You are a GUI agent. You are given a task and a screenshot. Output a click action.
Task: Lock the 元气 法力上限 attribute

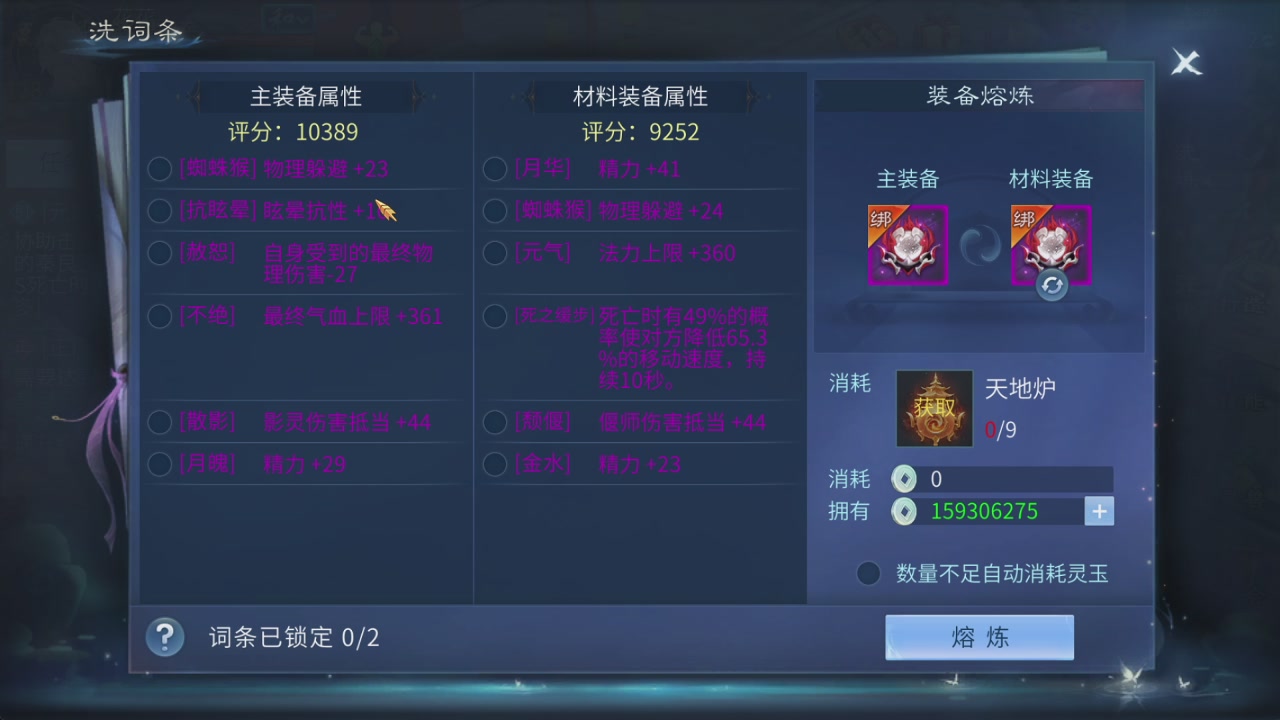[494, 253]
